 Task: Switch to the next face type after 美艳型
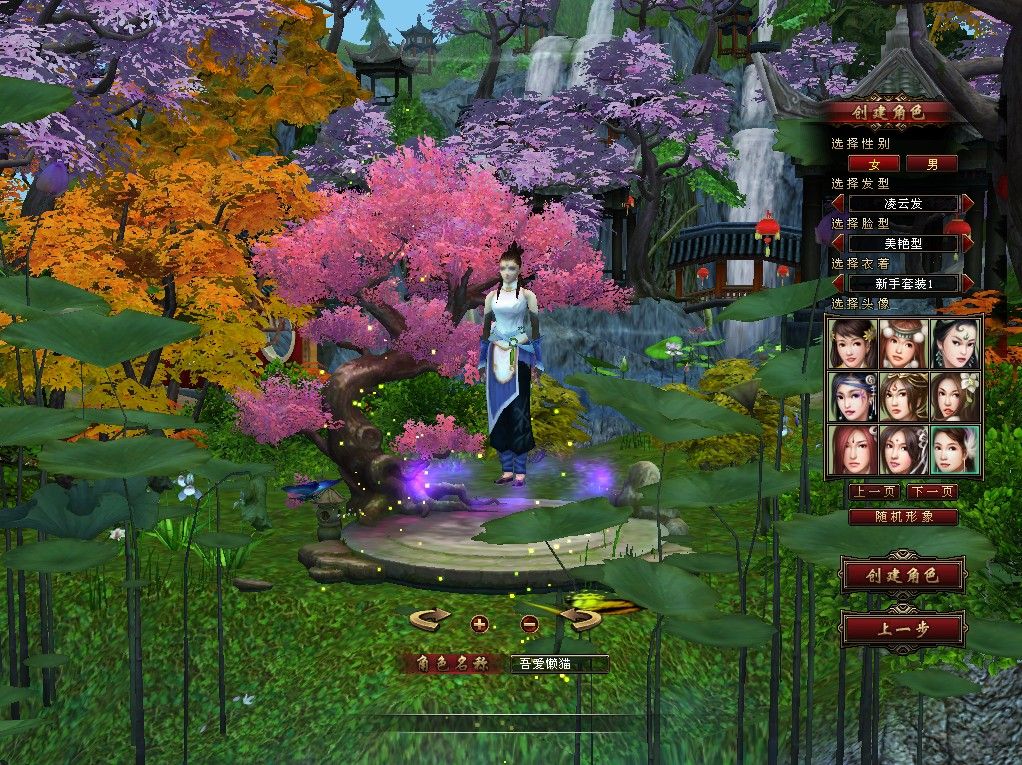click(968, 243)
